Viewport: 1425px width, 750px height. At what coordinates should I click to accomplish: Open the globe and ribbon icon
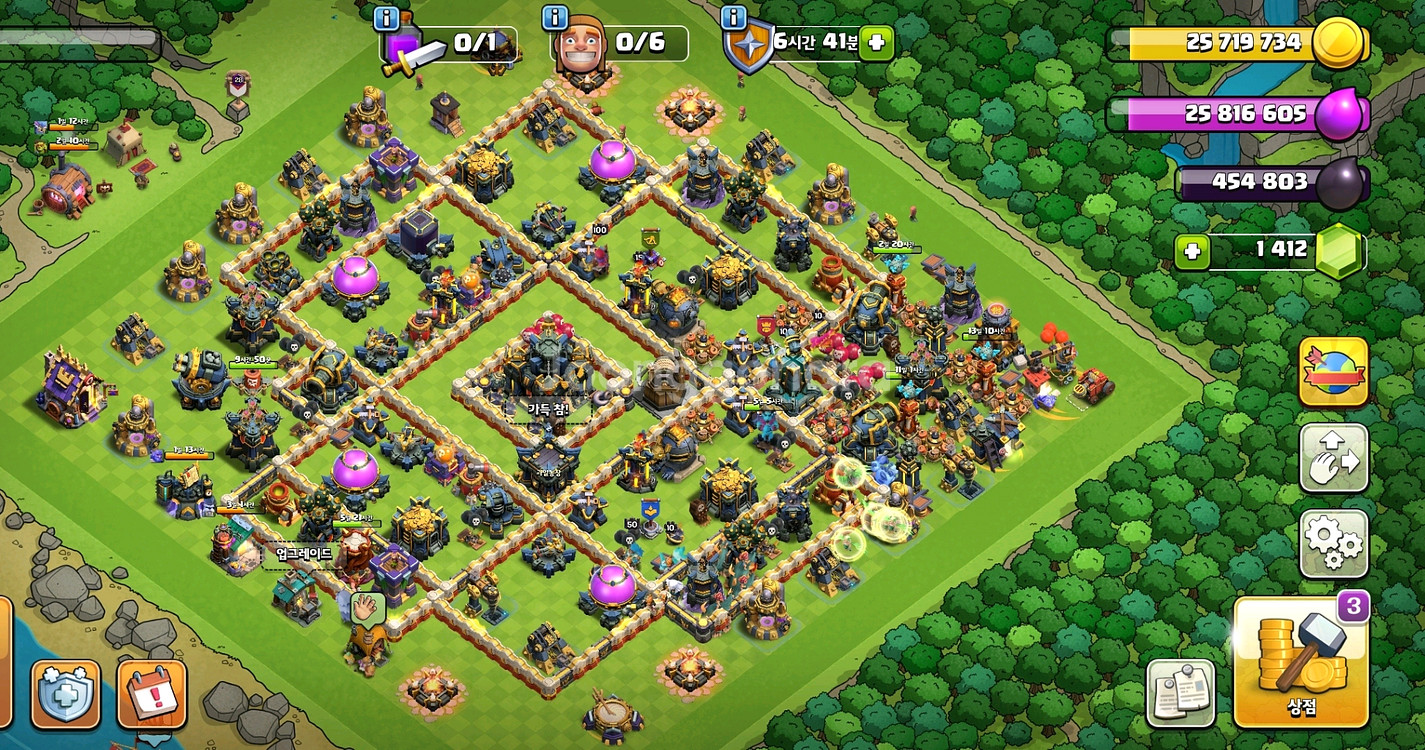(1333, 371)
